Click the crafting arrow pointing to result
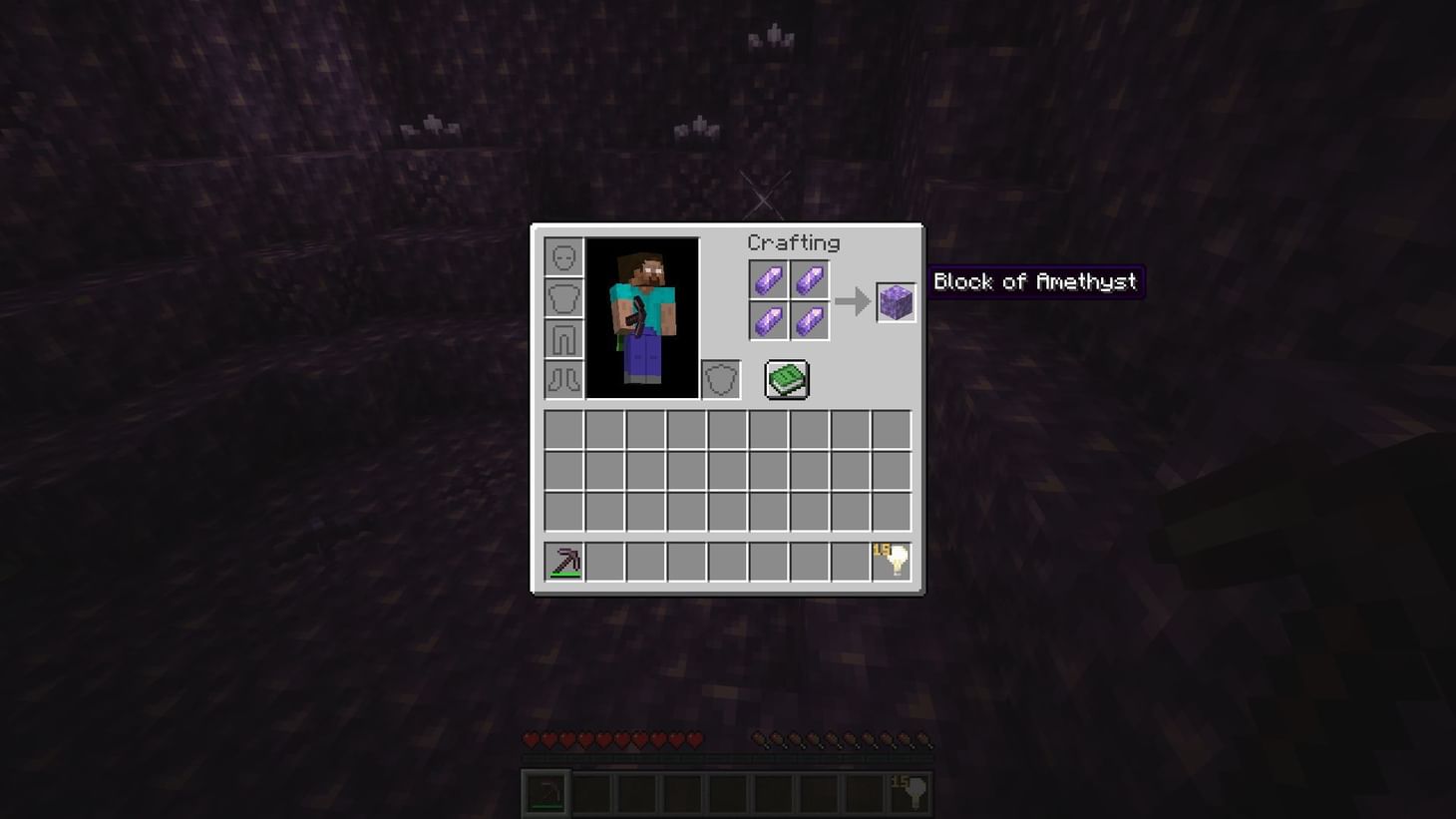This screenshot has width=1456, height=819. pyautogui.click(x=853, y=302)
